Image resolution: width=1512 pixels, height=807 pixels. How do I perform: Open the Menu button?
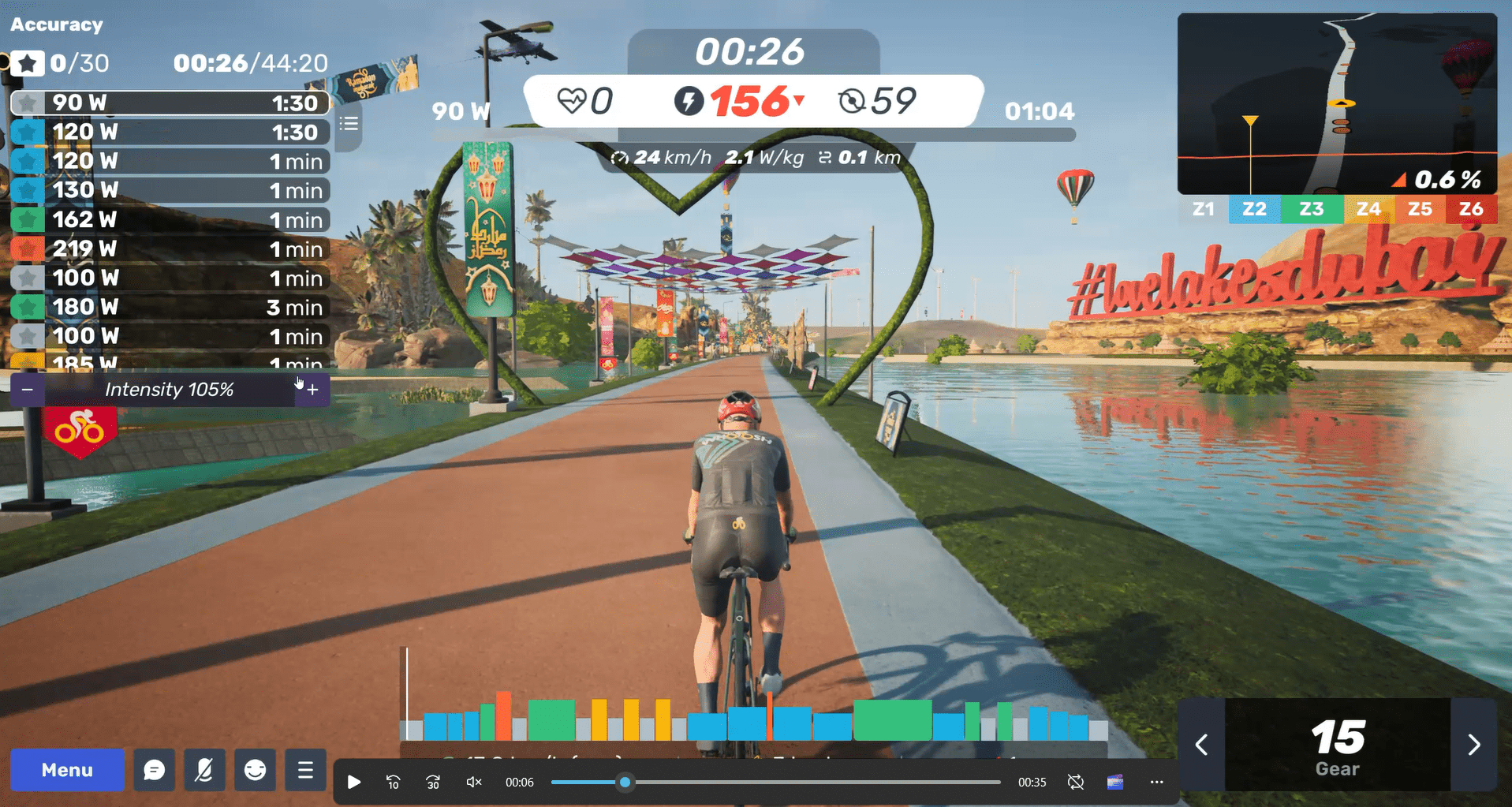(x=67, y=770)
